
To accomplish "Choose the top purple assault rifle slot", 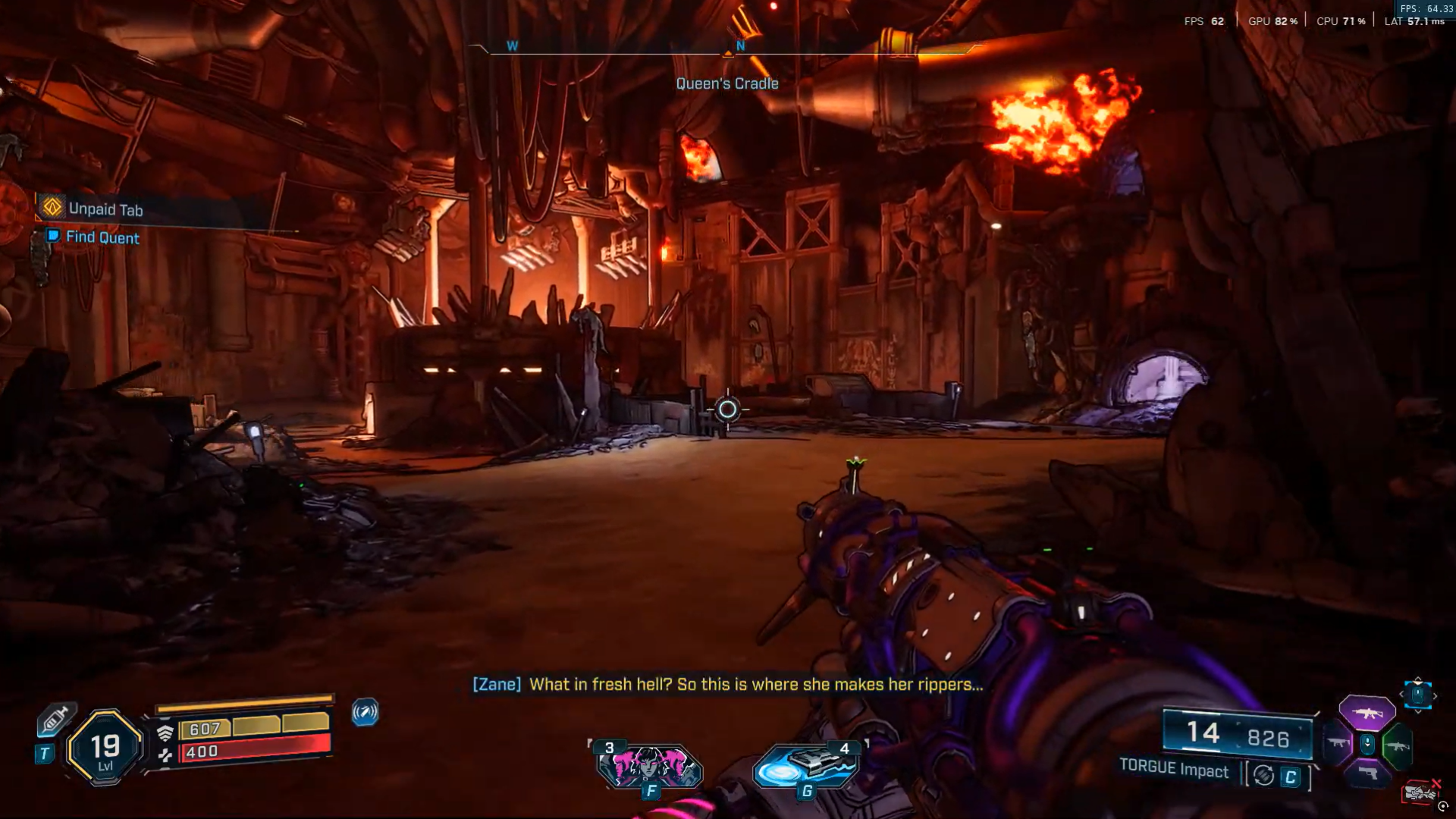I will click(x=1367, y=713).
